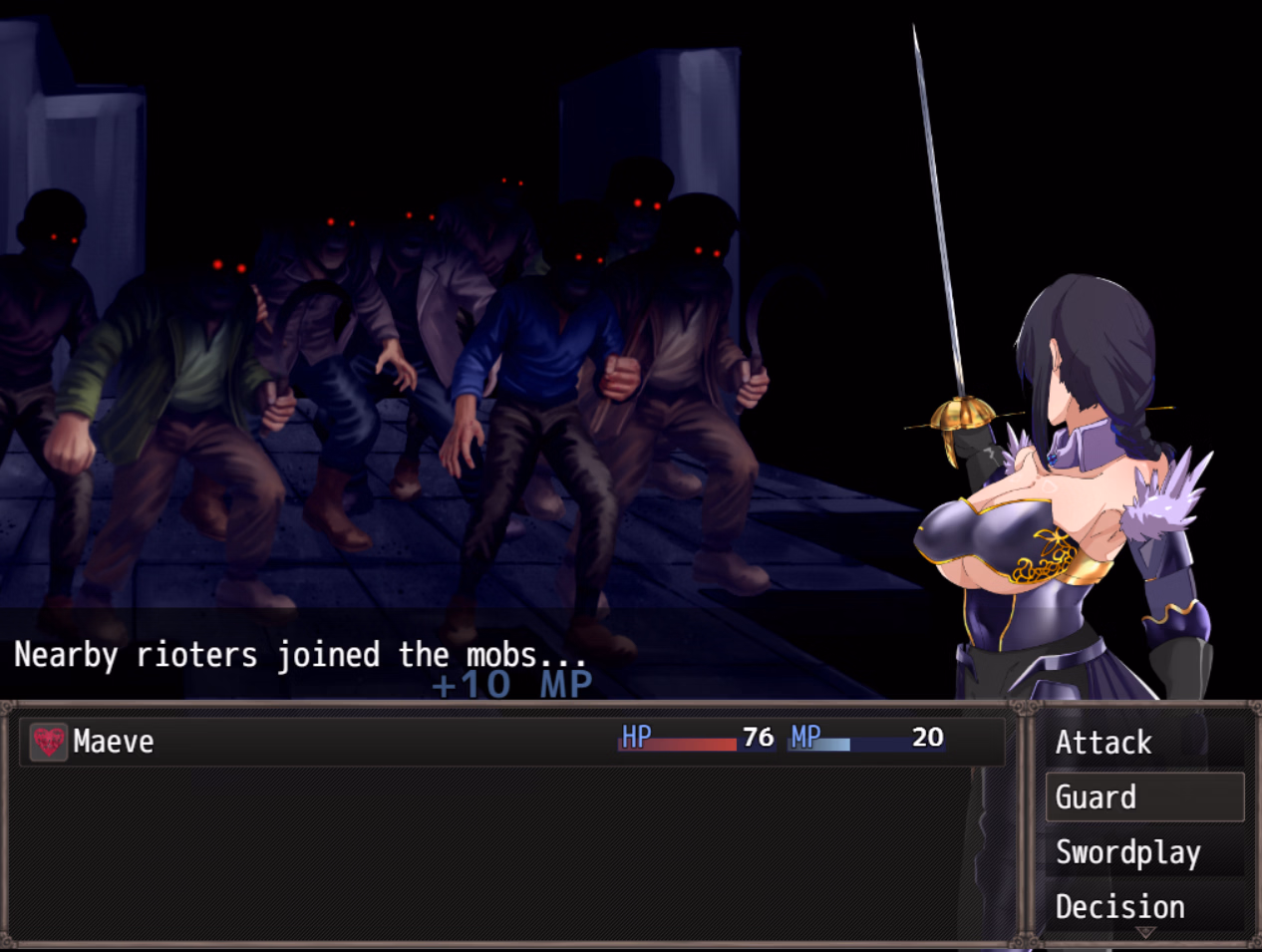Open the Swordplay skill menu
Screen dimensions: 1262x952
tap(1127, 852)
